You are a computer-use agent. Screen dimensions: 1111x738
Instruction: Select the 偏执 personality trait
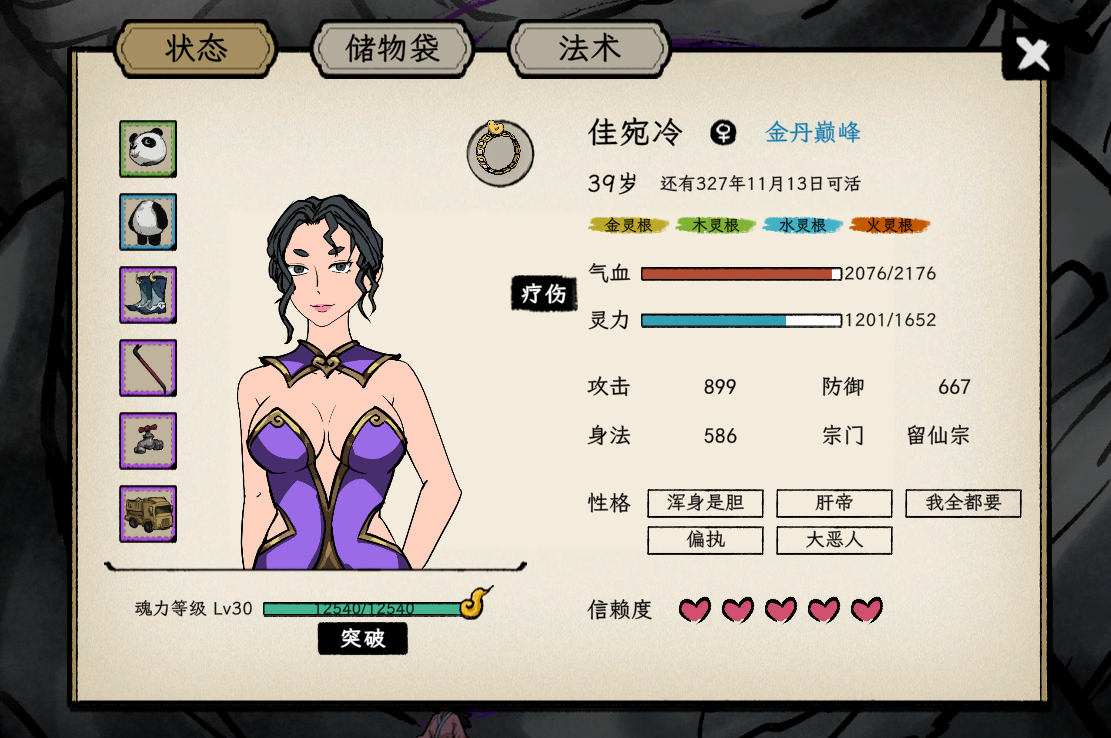(705, 540)
